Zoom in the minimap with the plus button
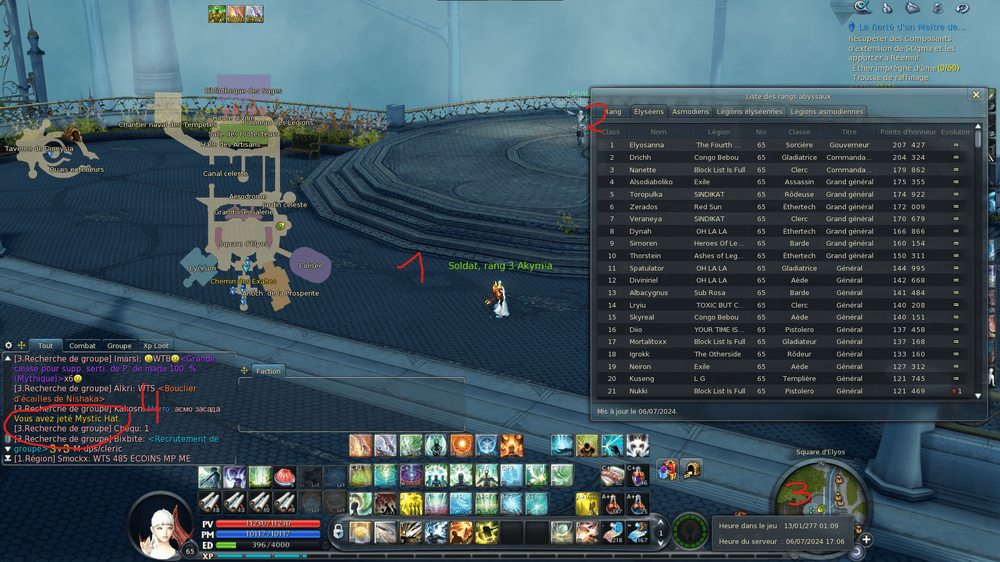The image size is (1000, 562). (866, 540)
